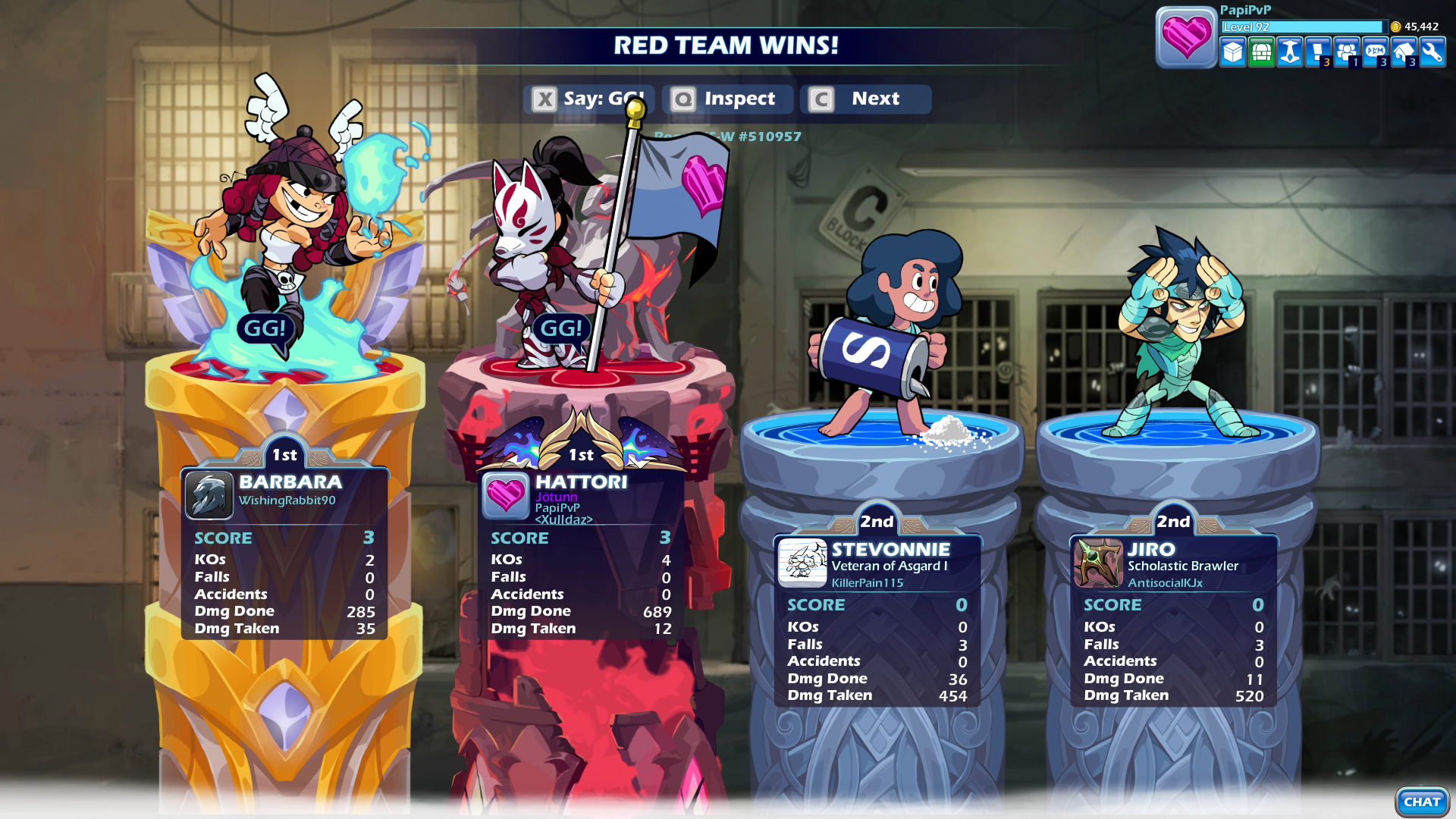
Task: Open the store cube icon near player profile
Action: [x=1232, y=52]
